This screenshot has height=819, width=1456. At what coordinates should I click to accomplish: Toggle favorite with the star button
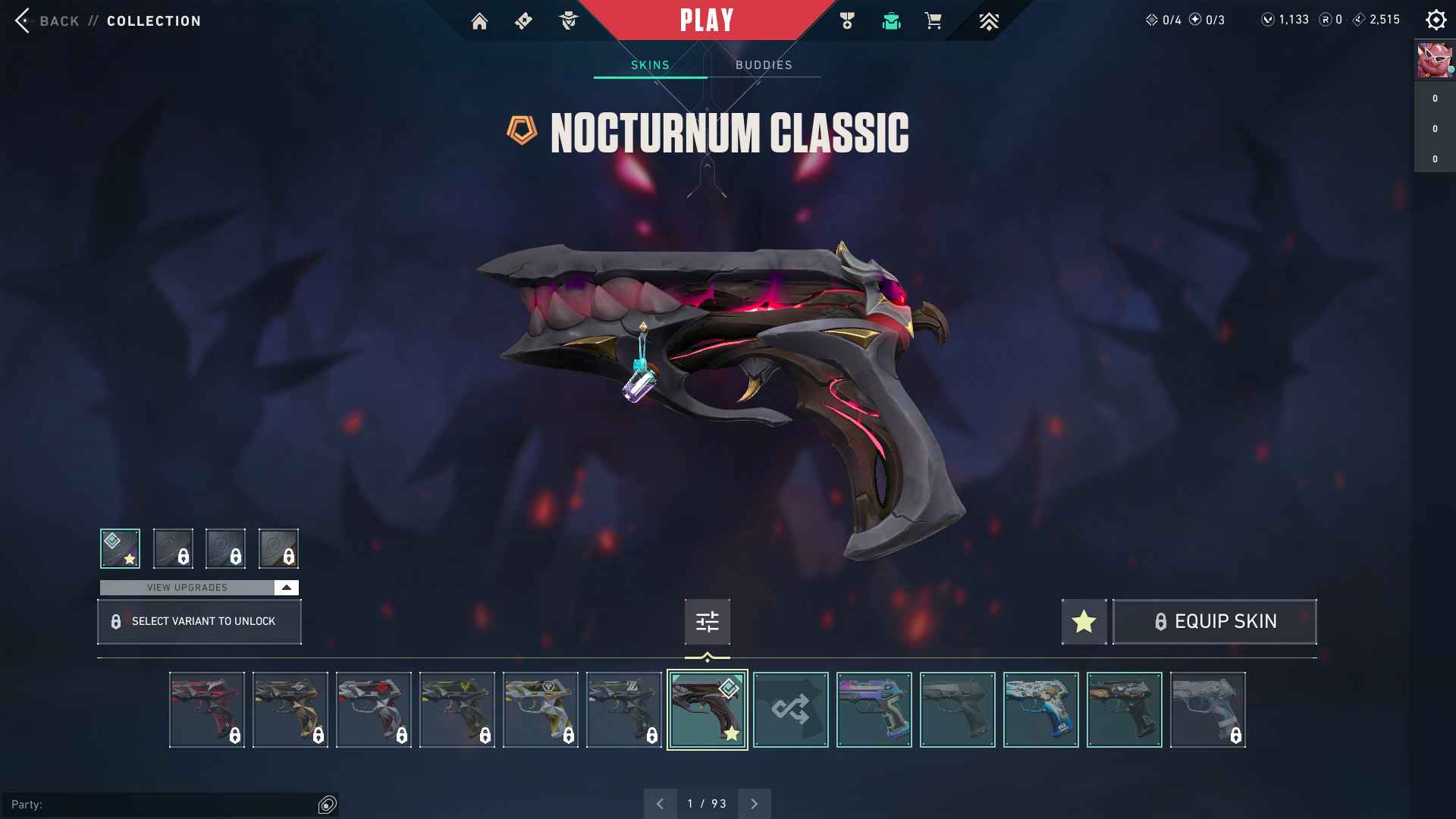1084,622
